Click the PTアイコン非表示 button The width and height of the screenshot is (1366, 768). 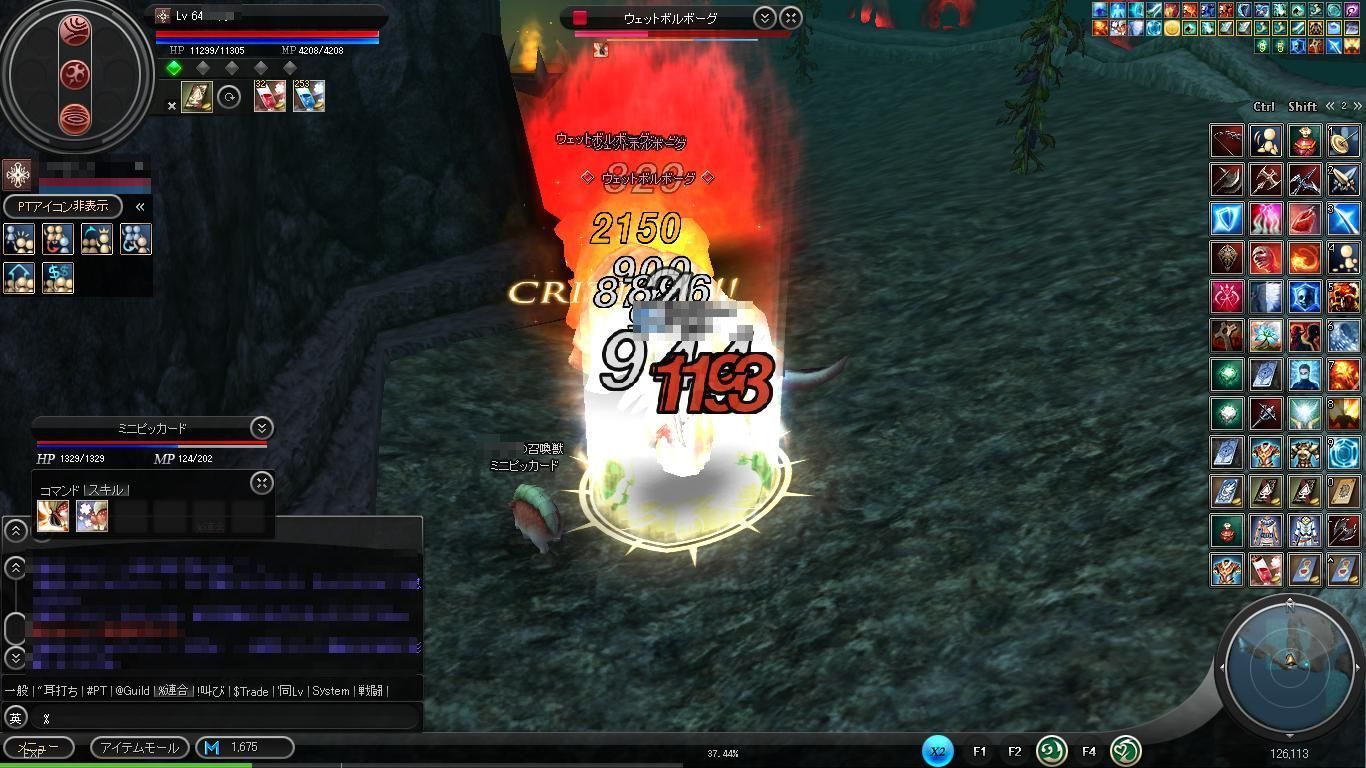pos(63,206)
